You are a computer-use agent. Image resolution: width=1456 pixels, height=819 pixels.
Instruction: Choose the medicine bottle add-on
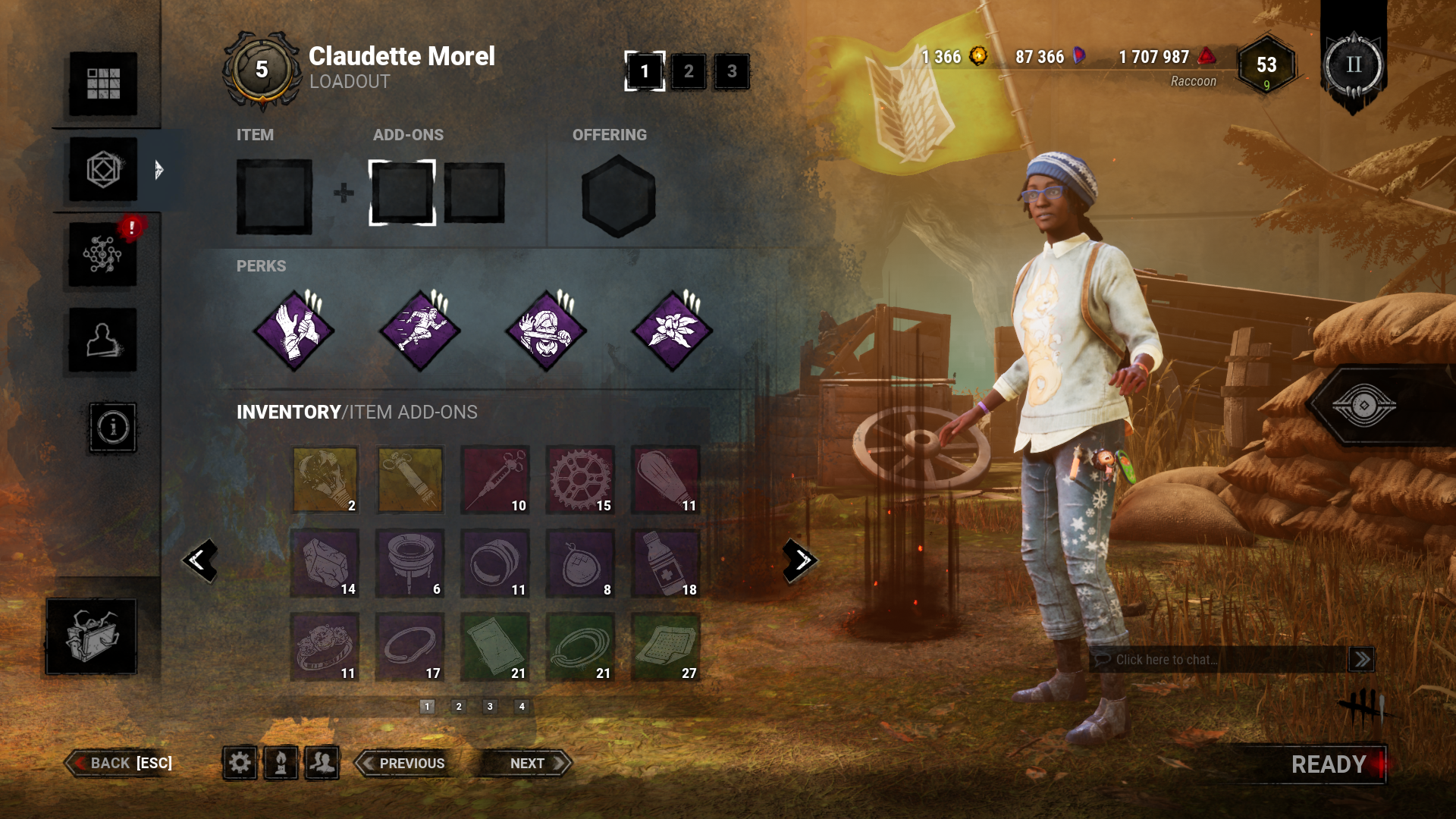tap(665, 563)
